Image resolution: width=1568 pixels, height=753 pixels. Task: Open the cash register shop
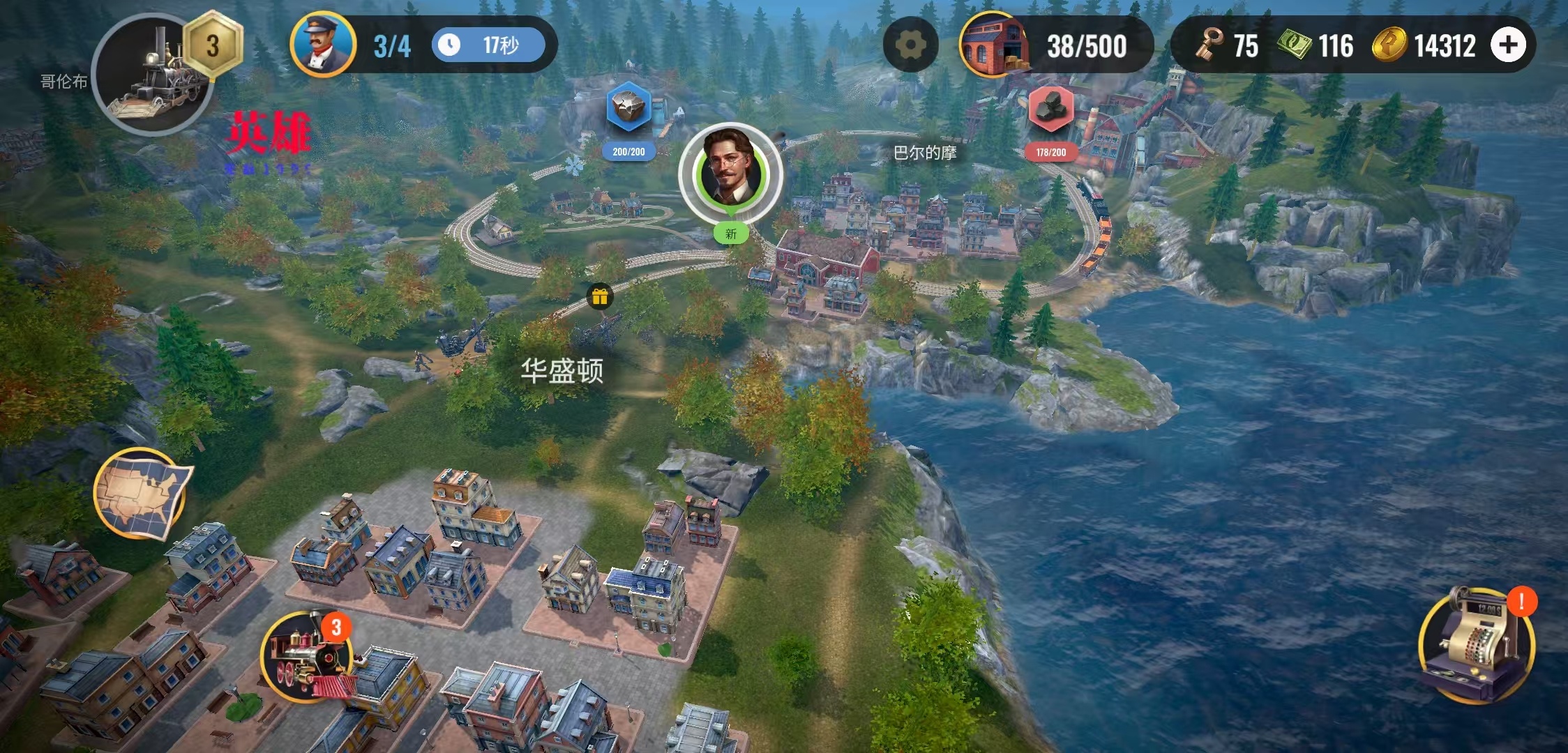tap(1476, 645)
